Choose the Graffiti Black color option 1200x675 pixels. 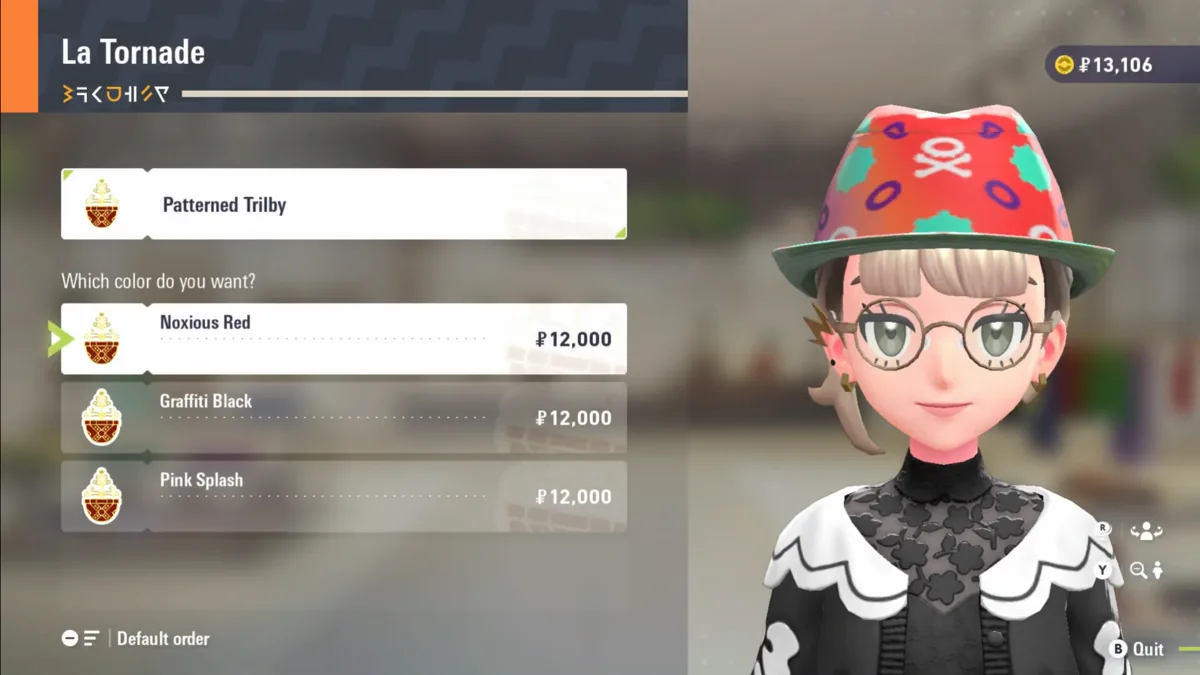(x=344, y=418)
